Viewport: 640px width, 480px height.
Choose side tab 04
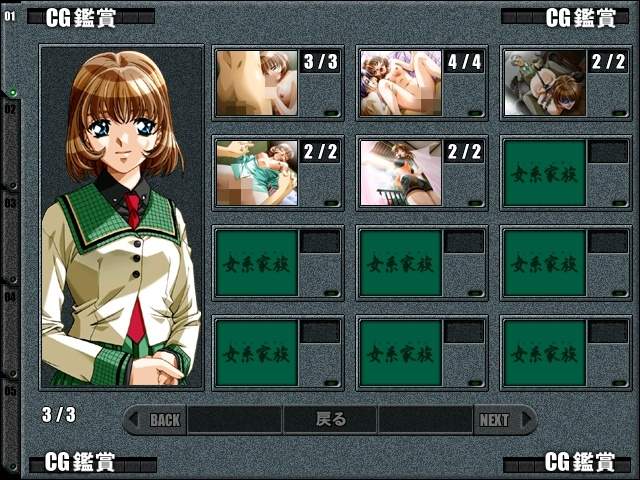pos(10,296)
